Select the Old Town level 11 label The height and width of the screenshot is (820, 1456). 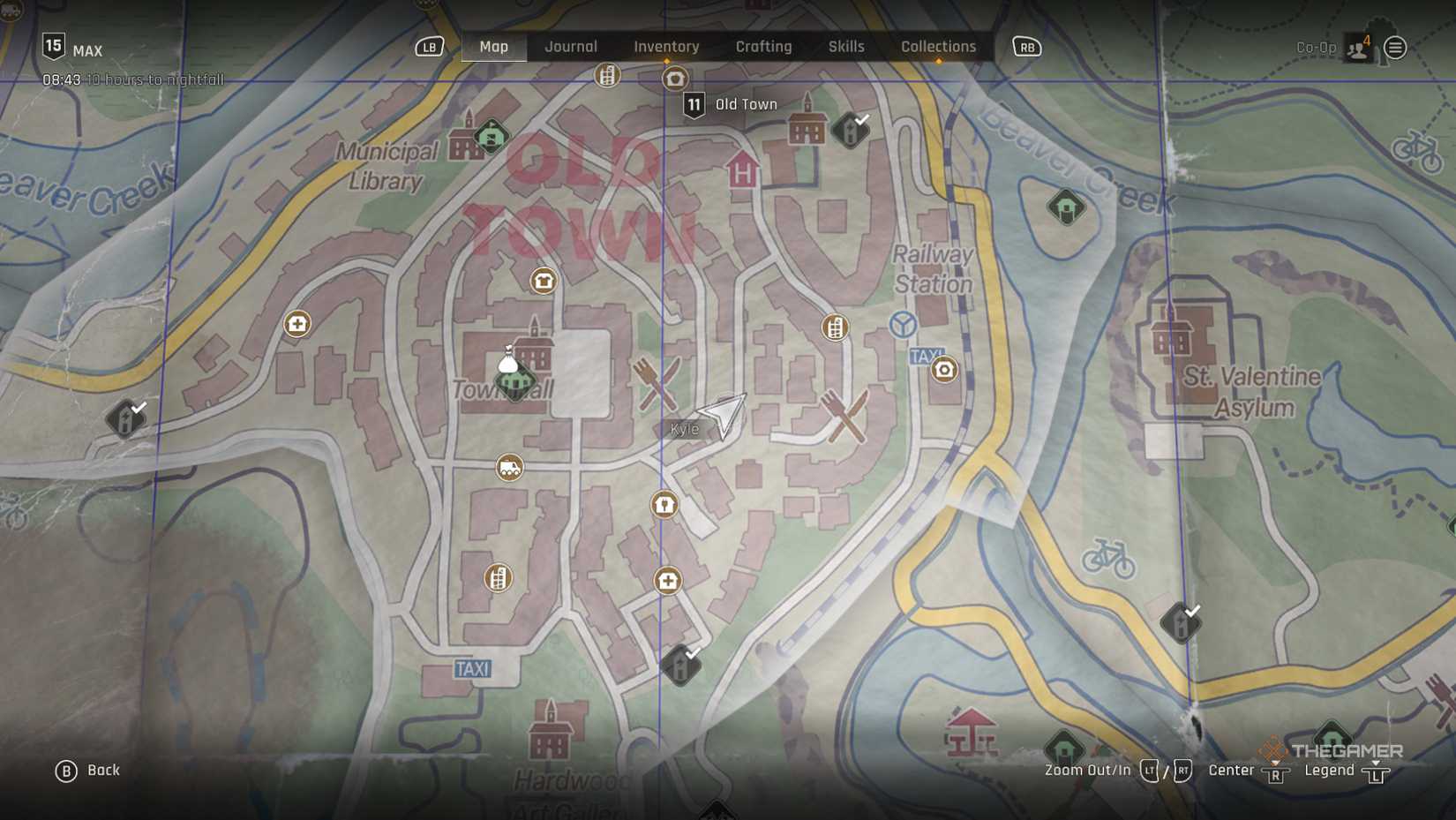point(732,105)
